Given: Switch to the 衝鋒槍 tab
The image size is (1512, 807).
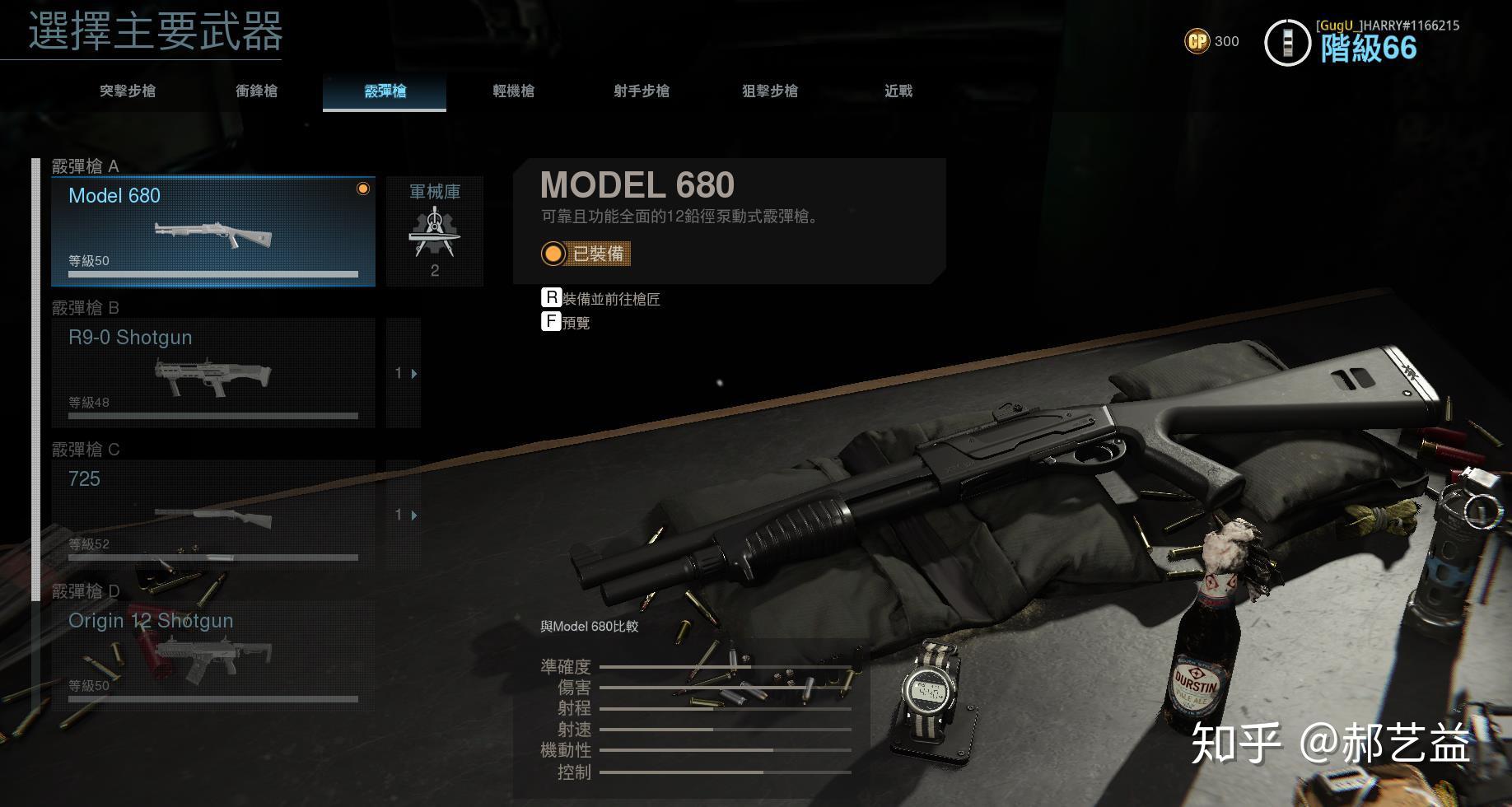Looking at the screenshot, I should click(257, 91).
